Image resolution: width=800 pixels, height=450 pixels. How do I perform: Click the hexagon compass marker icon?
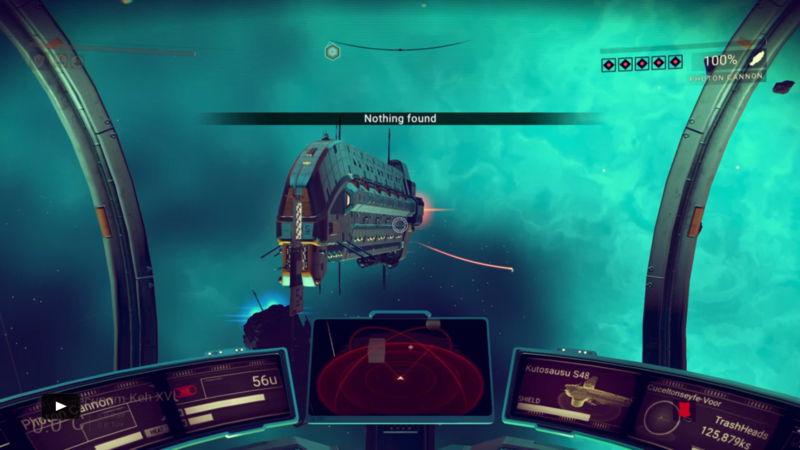point(332,51)
